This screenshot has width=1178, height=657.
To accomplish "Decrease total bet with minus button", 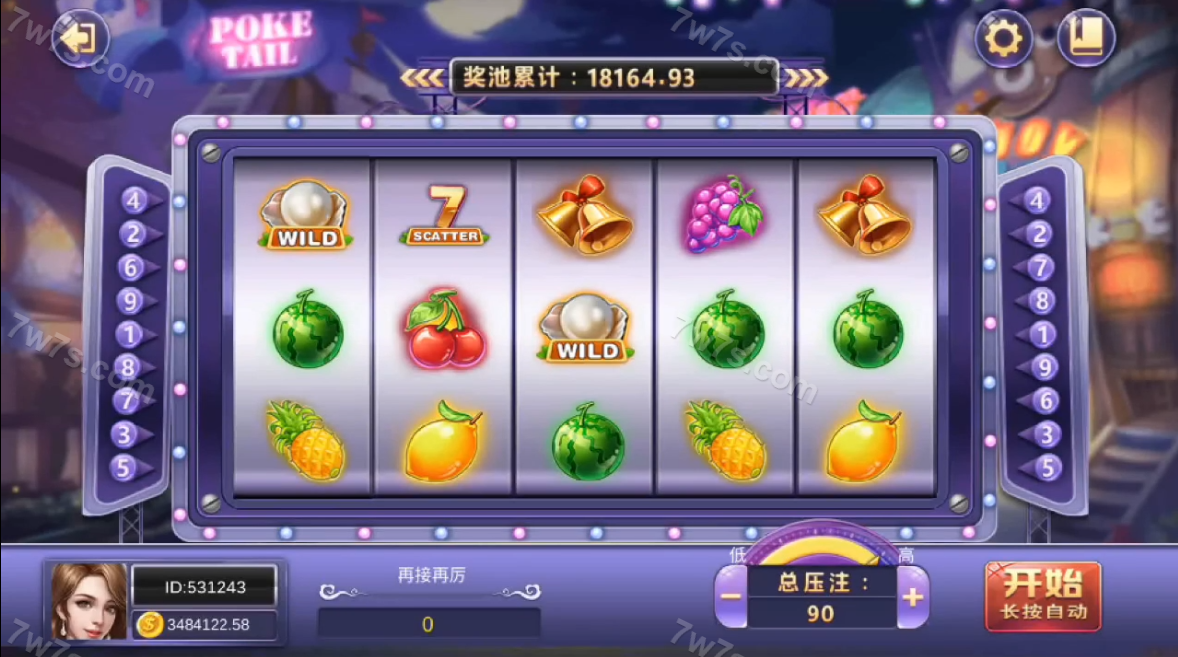I will click(731, 597).
